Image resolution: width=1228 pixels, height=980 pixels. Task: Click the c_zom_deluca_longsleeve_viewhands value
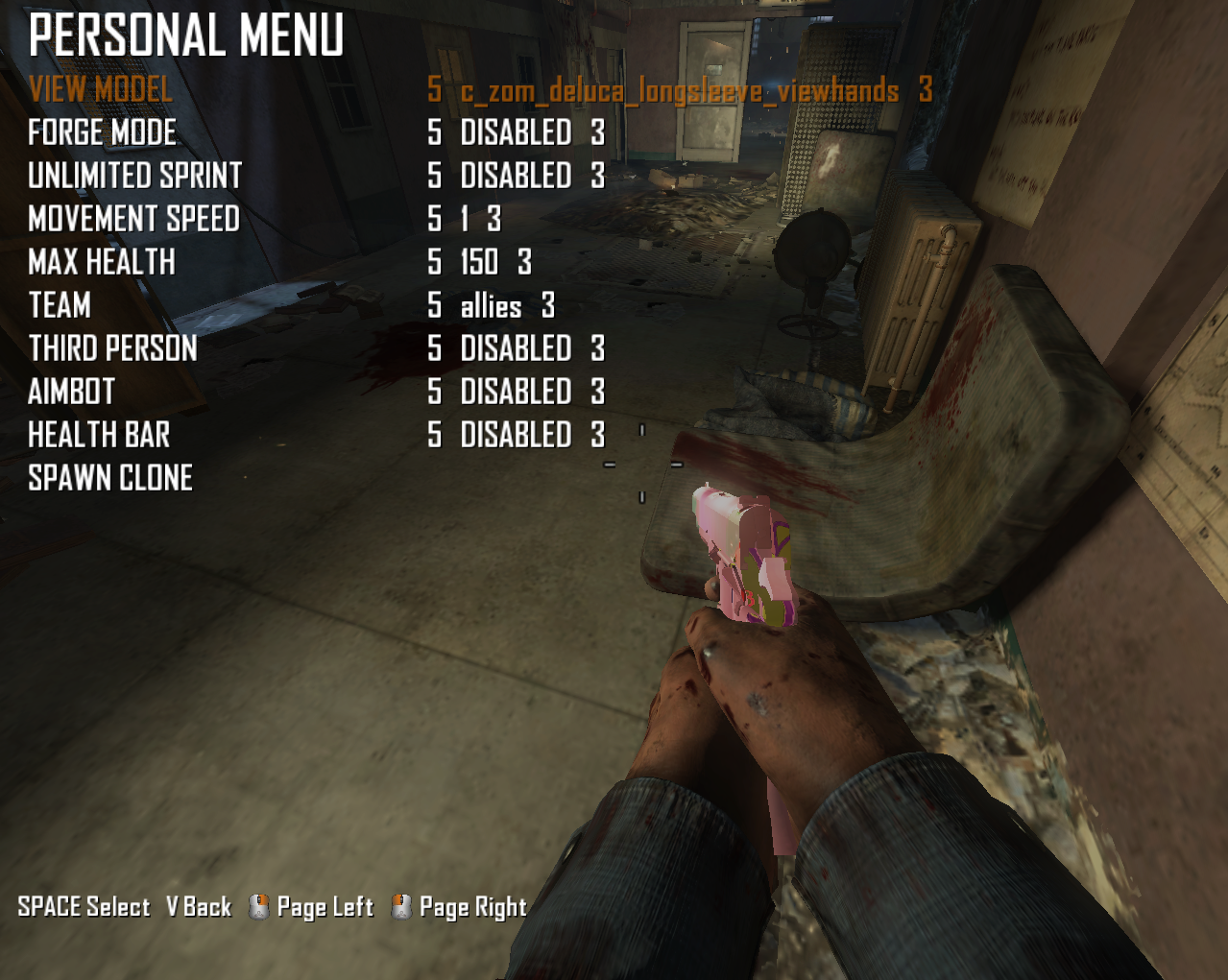pos(680,91)
